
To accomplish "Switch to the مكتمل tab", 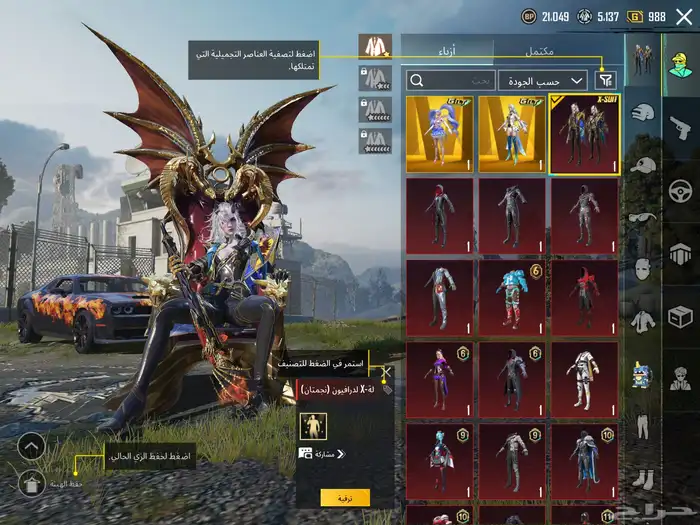I will tap(540, 50).
